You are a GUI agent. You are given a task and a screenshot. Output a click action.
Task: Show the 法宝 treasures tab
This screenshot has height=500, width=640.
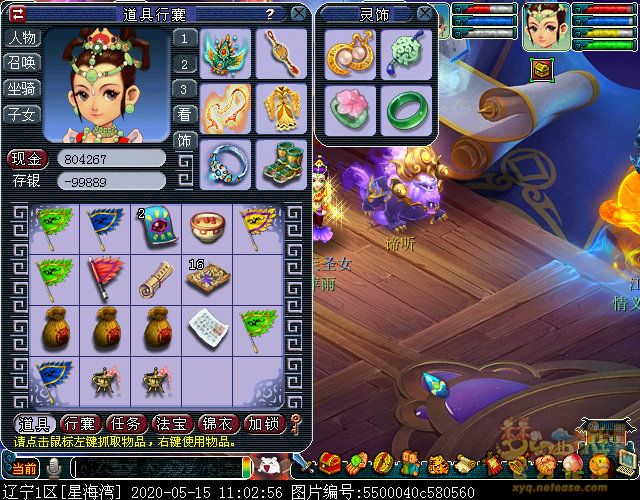[x=173, y=423]
